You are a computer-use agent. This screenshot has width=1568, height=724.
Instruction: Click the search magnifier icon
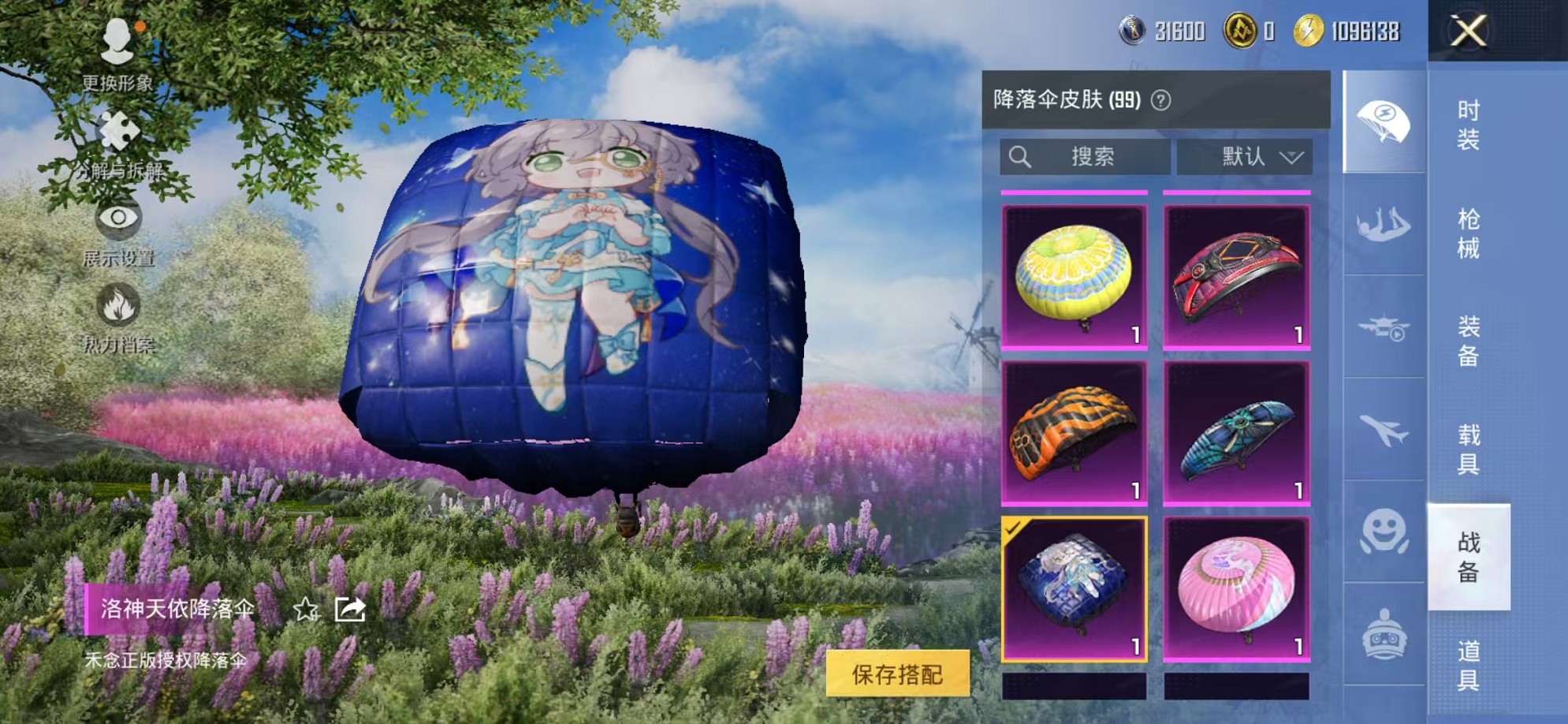point(1022,156)
